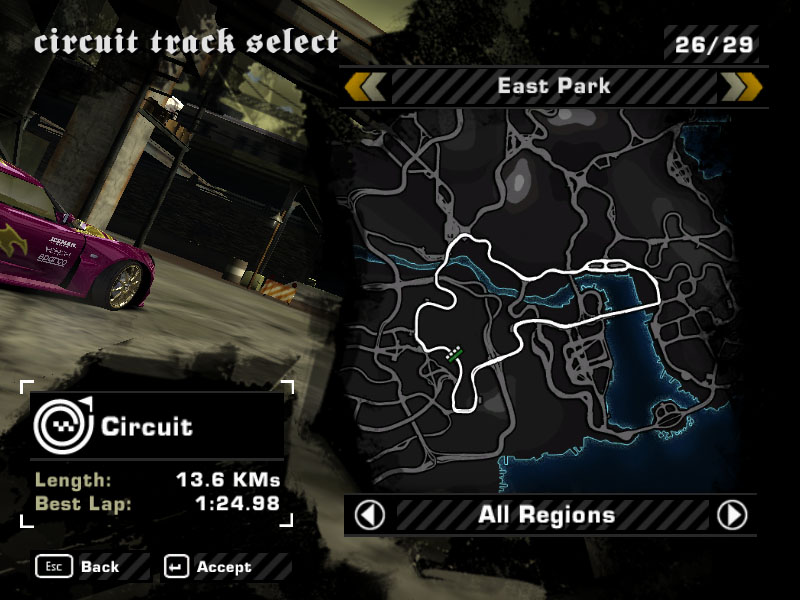Go to the previous track with the left arrow
The height and width of the screenshot is (600, 800).
(x=365, y=87)
